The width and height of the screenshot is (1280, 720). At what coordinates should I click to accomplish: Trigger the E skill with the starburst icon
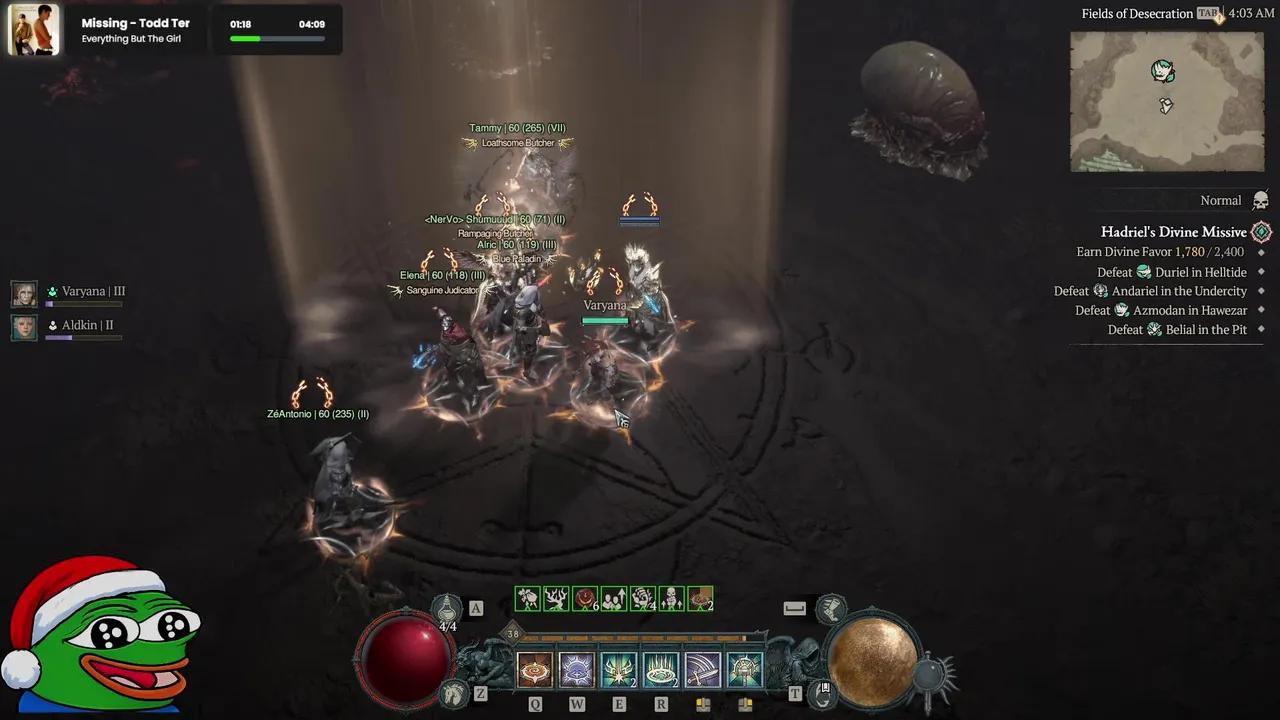click(619, 670)
